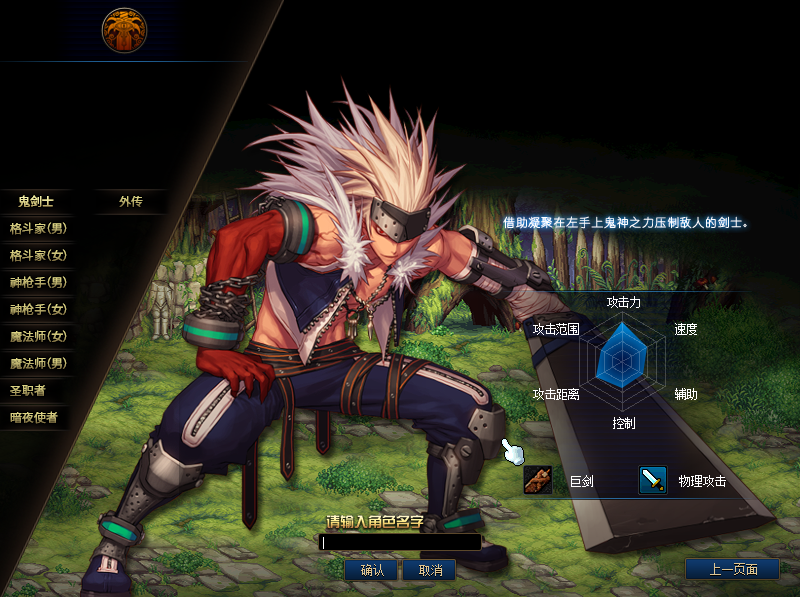Pick the 格斗家(女) class
The width and height of the screenshot is (800, 597).
click(x=36, y=255)
